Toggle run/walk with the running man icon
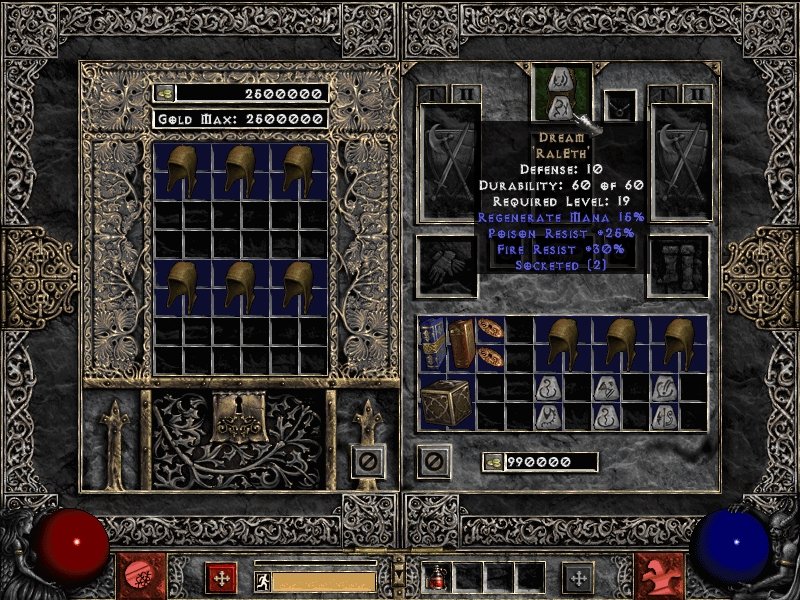 (x=262, y=580)
